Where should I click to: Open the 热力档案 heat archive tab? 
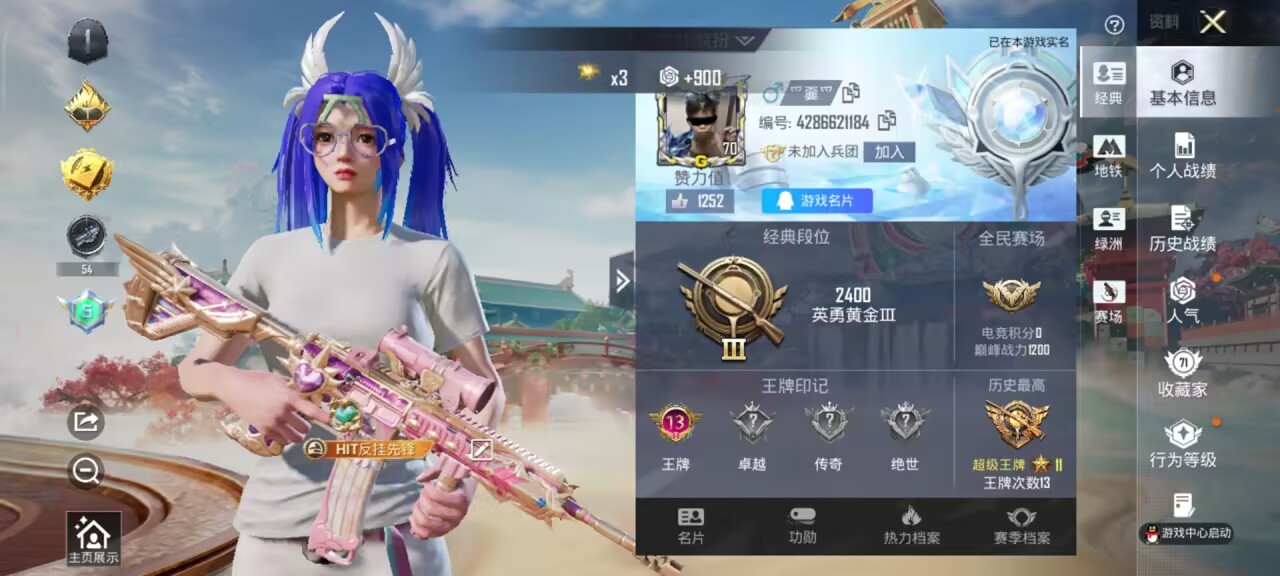pos(911,526)
